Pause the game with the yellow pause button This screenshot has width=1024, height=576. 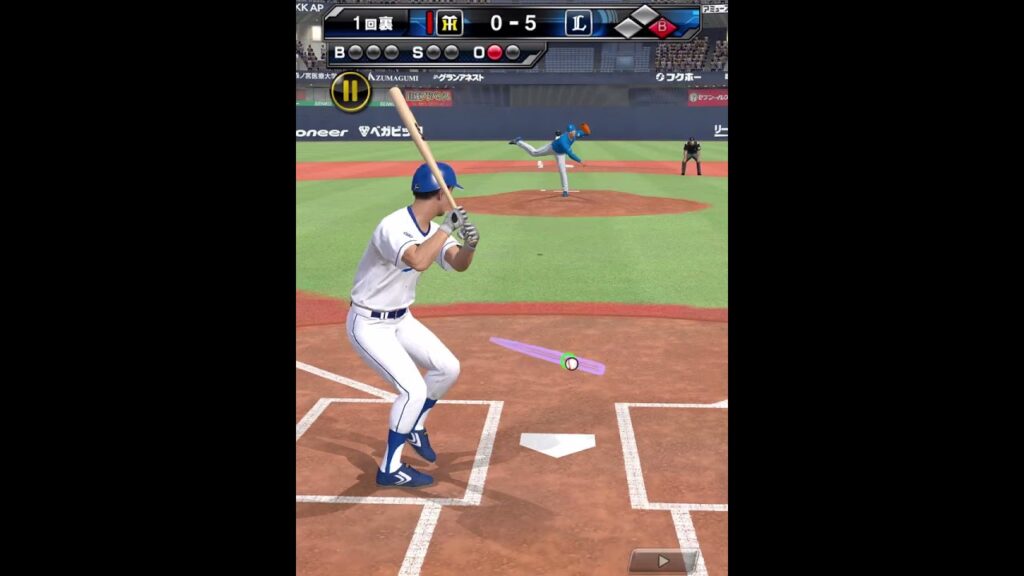(350, 92)
